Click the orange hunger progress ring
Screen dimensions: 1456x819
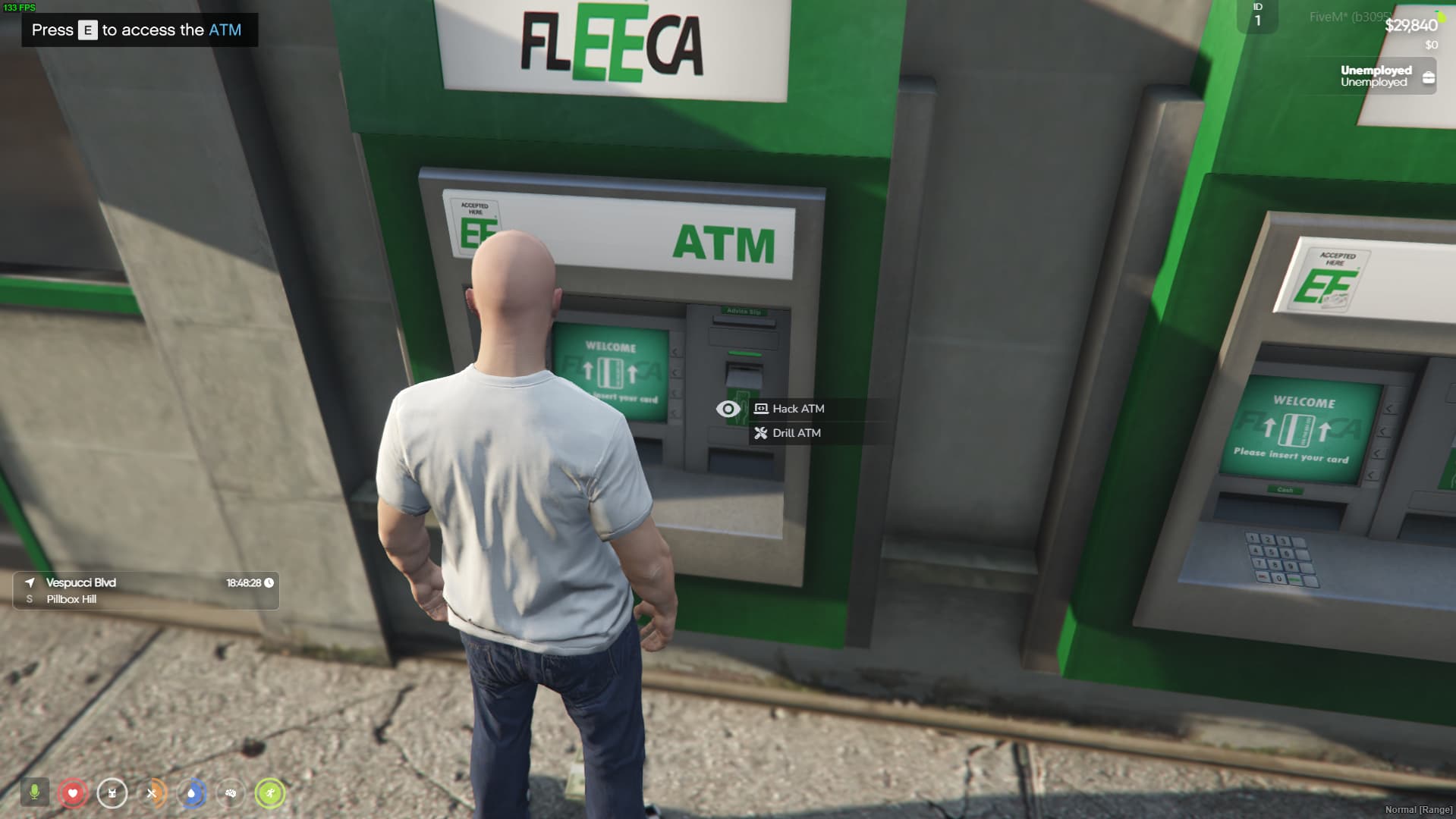(x=152, y=794)
